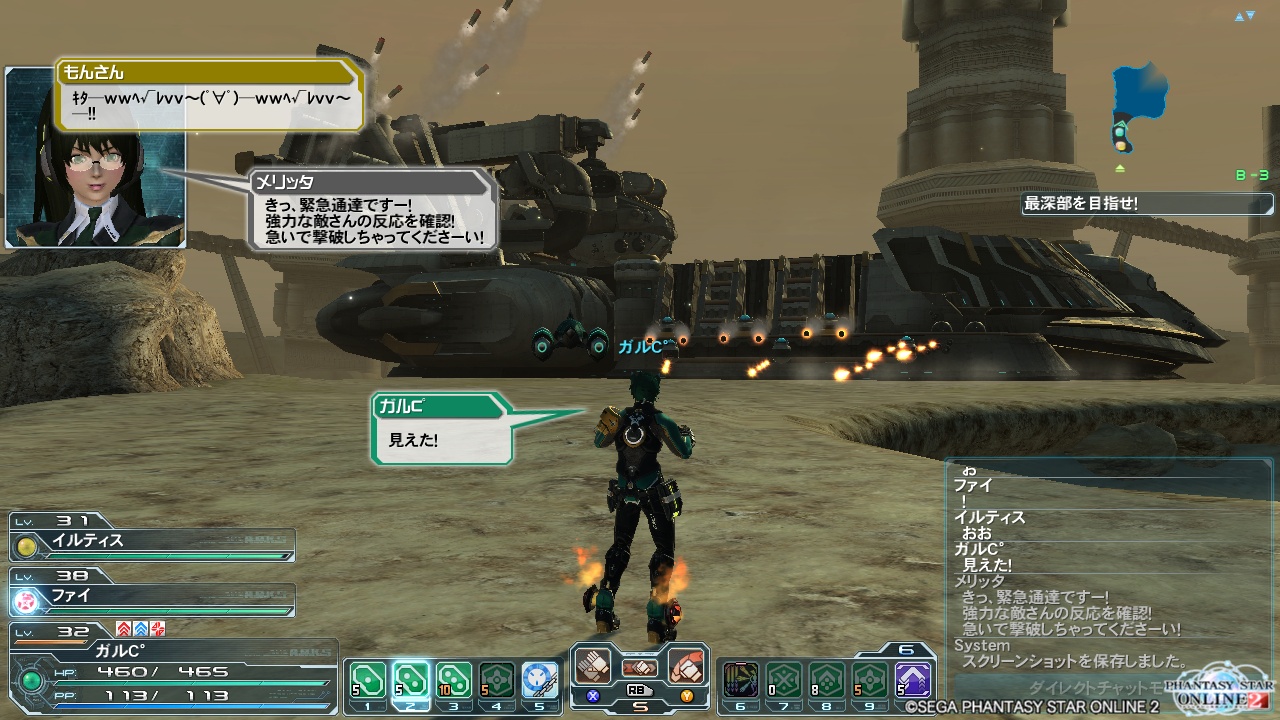Select party member ファイ panel
1280x720 pixels.
pyautogui.click(x=152, y=598)
